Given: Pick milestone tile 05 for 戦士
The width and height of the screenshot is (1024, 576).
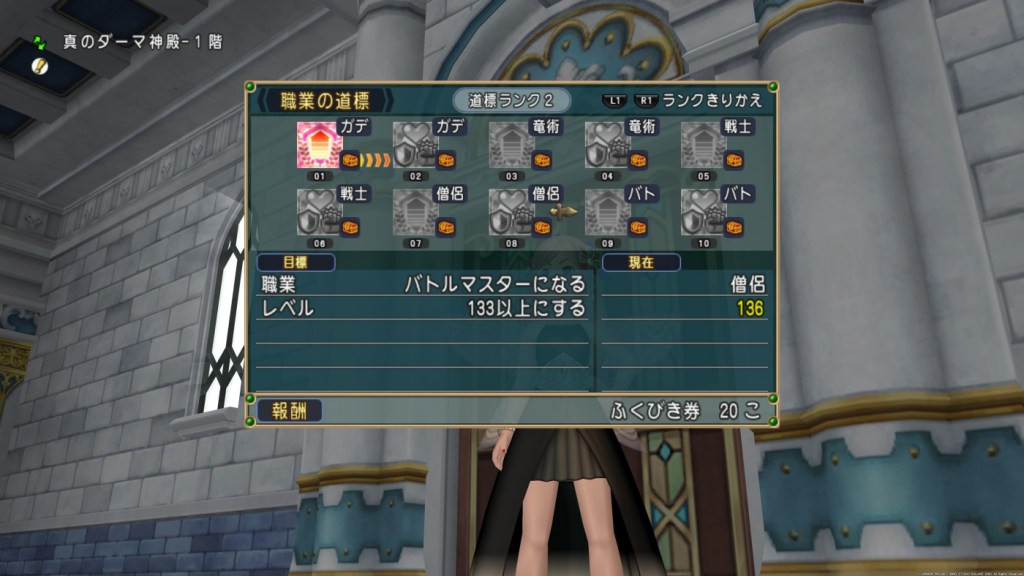Looking at the screenshot, I should click(x=704, y=145).
